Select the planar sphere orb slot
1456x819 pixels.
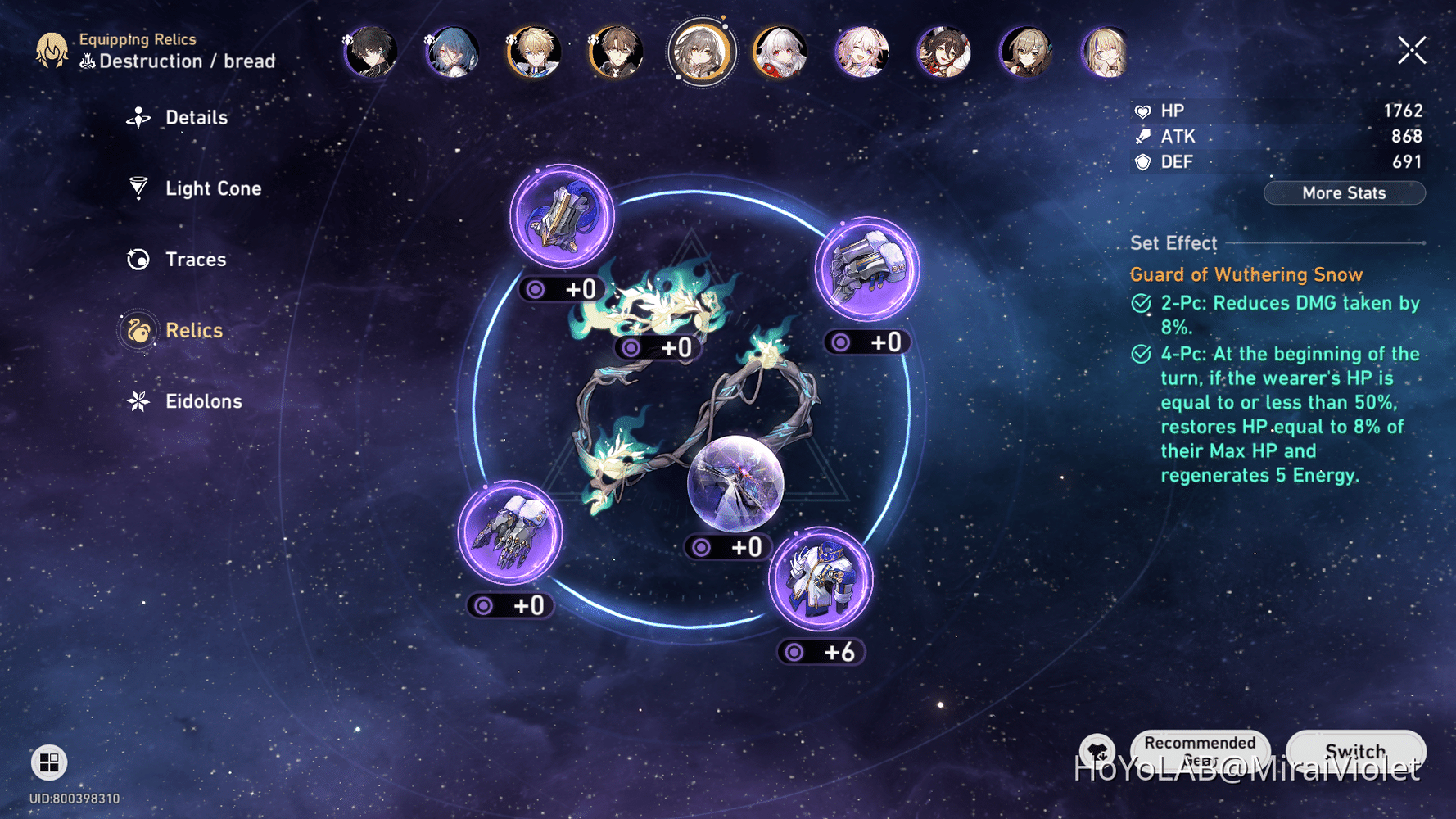point(735,483)
